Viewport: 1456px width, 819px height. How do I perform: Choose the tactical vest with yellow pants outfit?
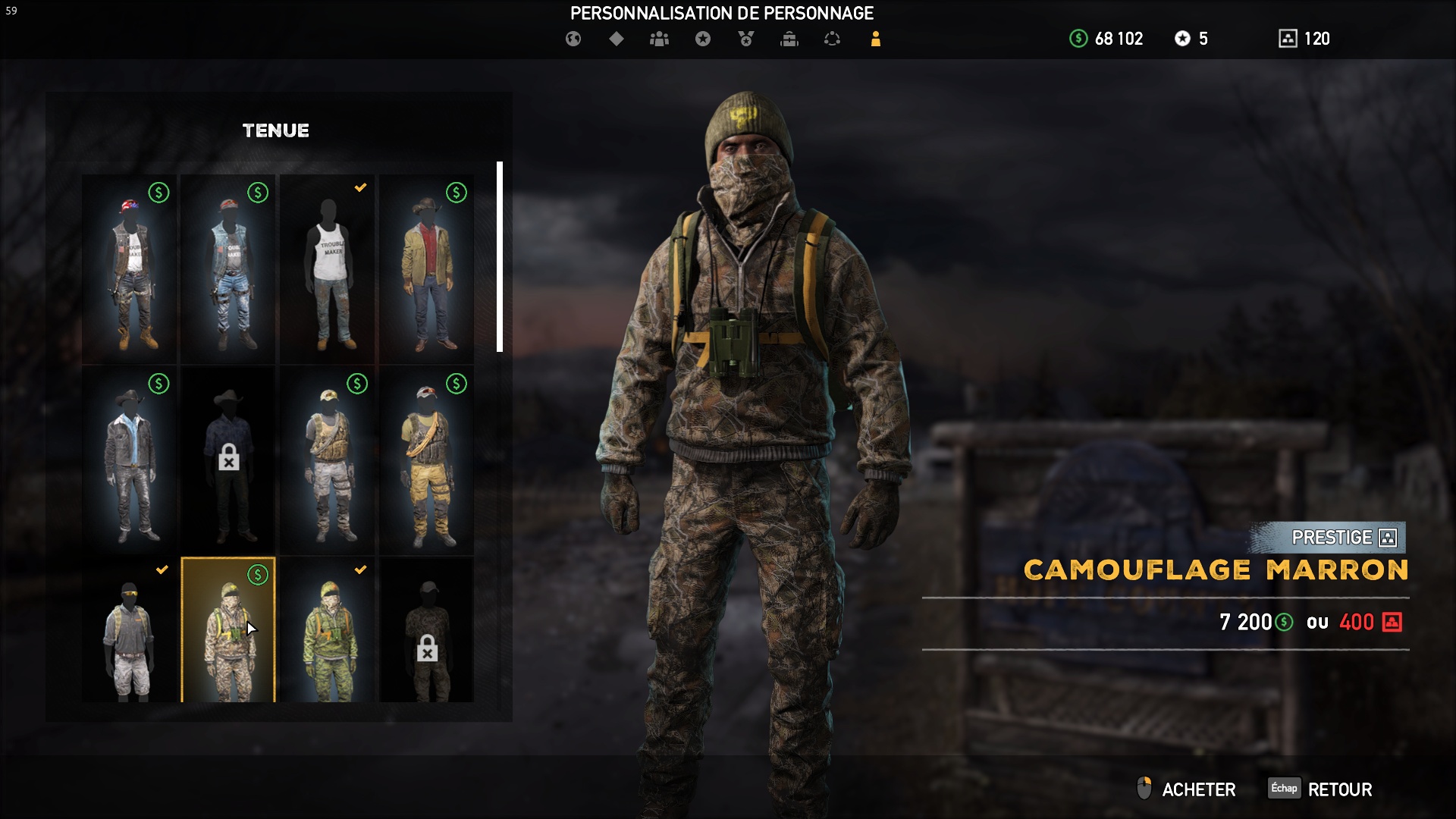(427, 460)
